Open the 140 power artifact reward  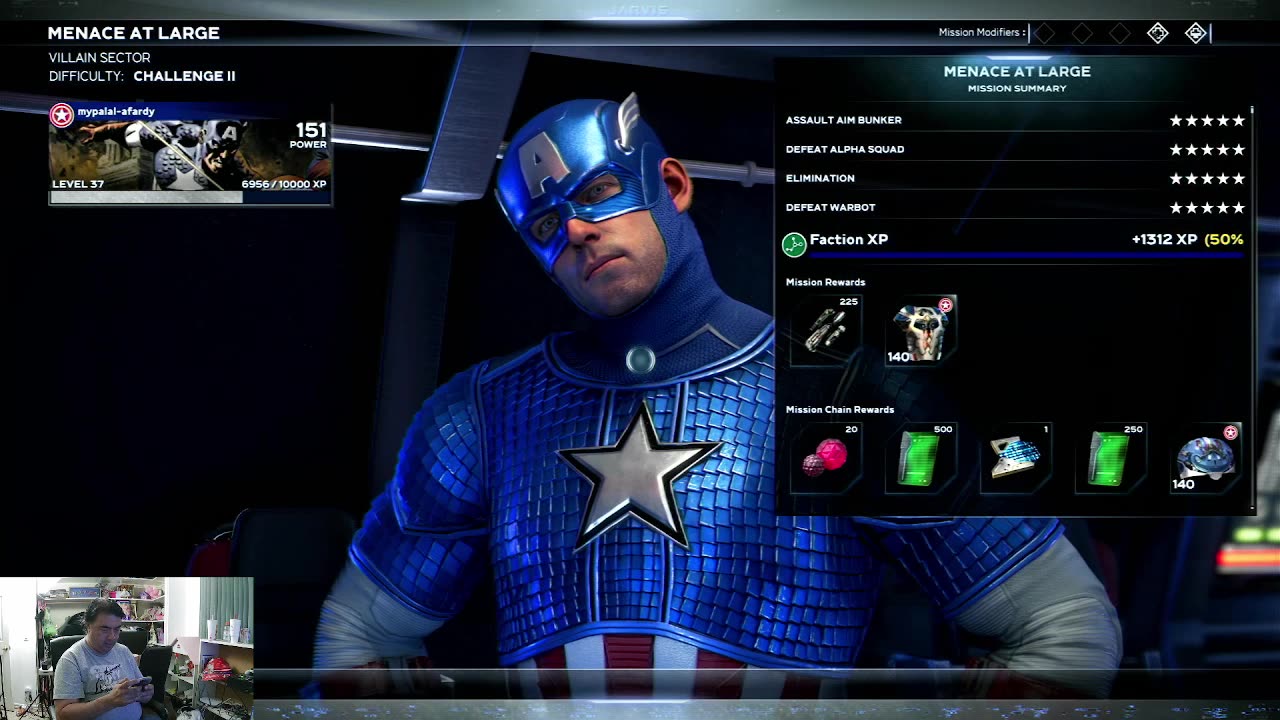[x=1206, y=459]
